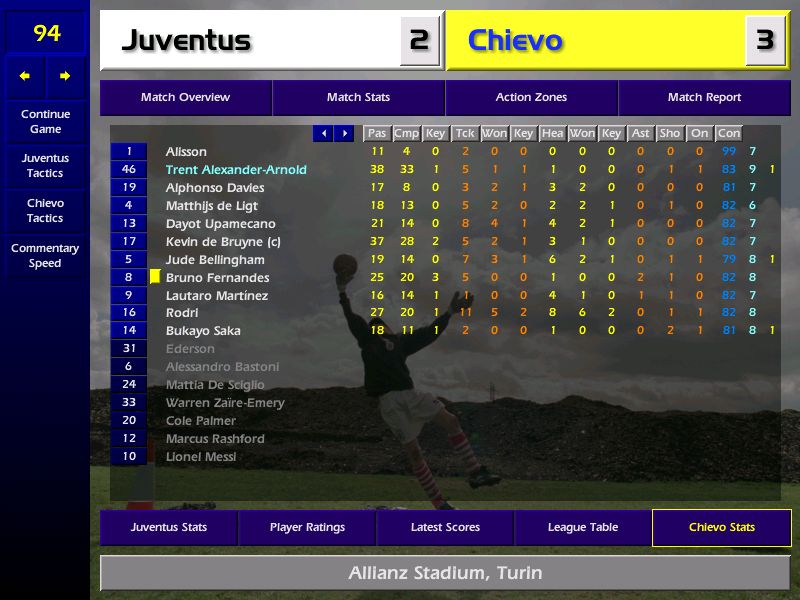The height and width of the screenshot is (600, 800).
Task: Choose substitute Lionel Messi row
Action: tap(201, 457)
